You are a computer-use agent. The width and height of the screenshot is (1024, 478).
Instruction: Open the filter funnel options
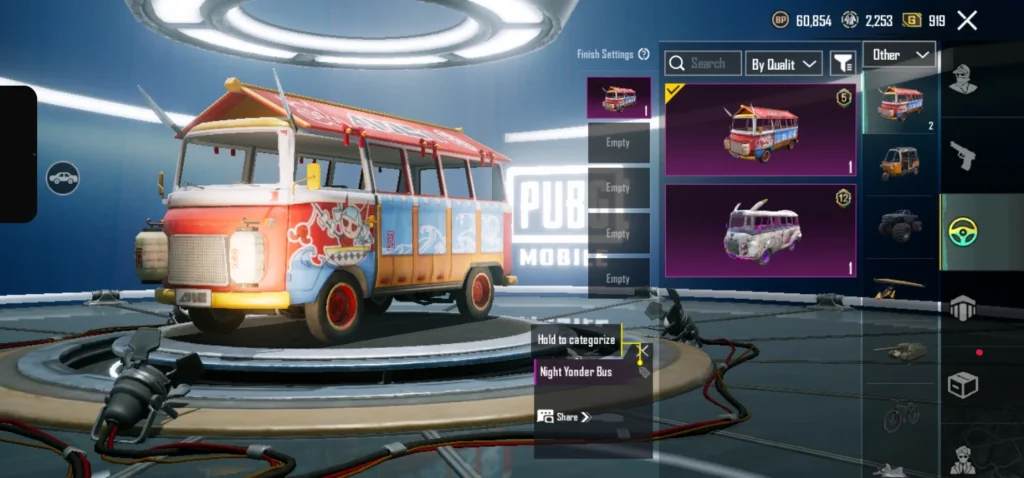(843, 63)
